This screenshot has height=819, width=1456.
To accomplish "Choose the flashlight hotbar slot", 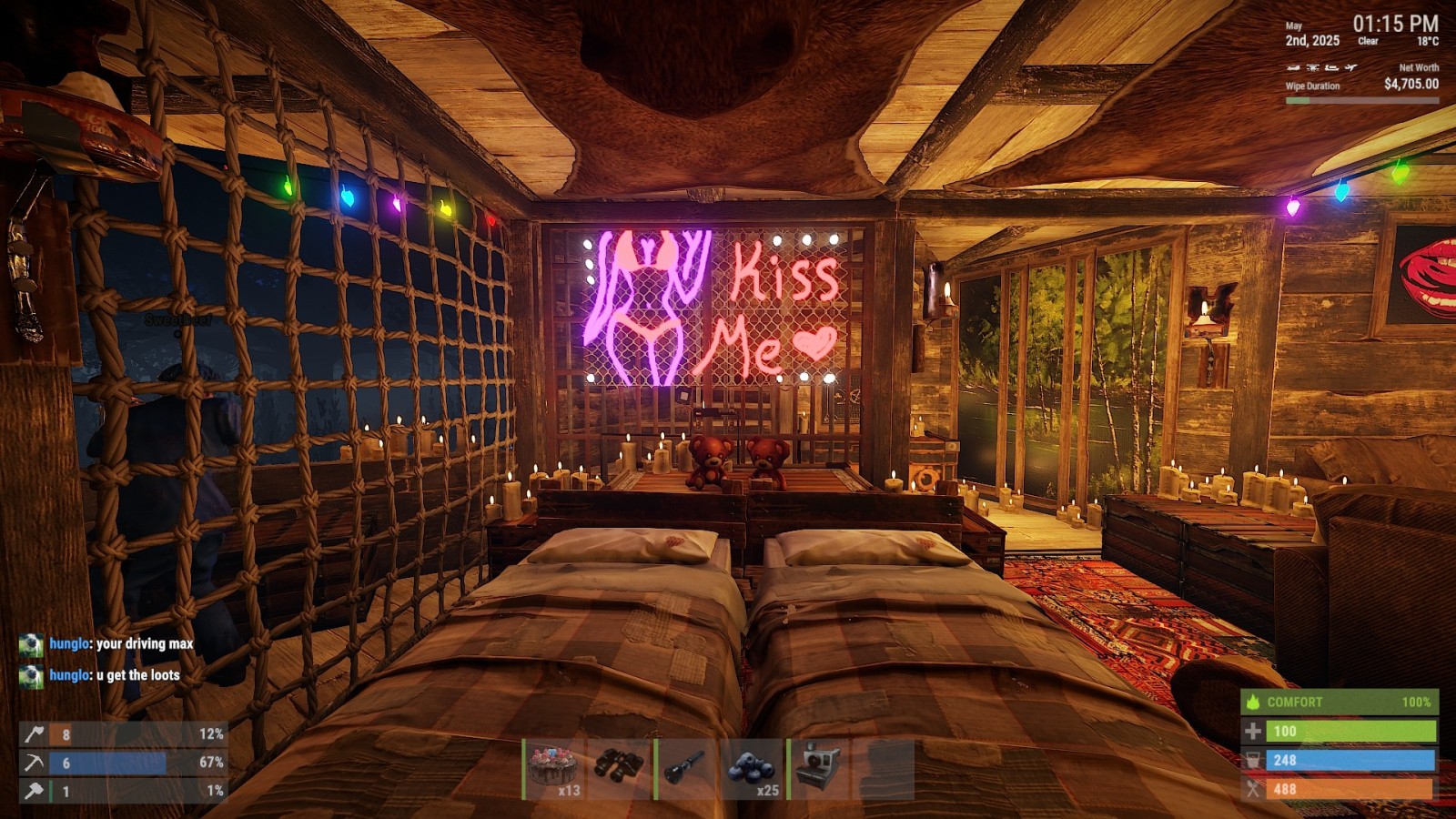I will pos(686,768).
